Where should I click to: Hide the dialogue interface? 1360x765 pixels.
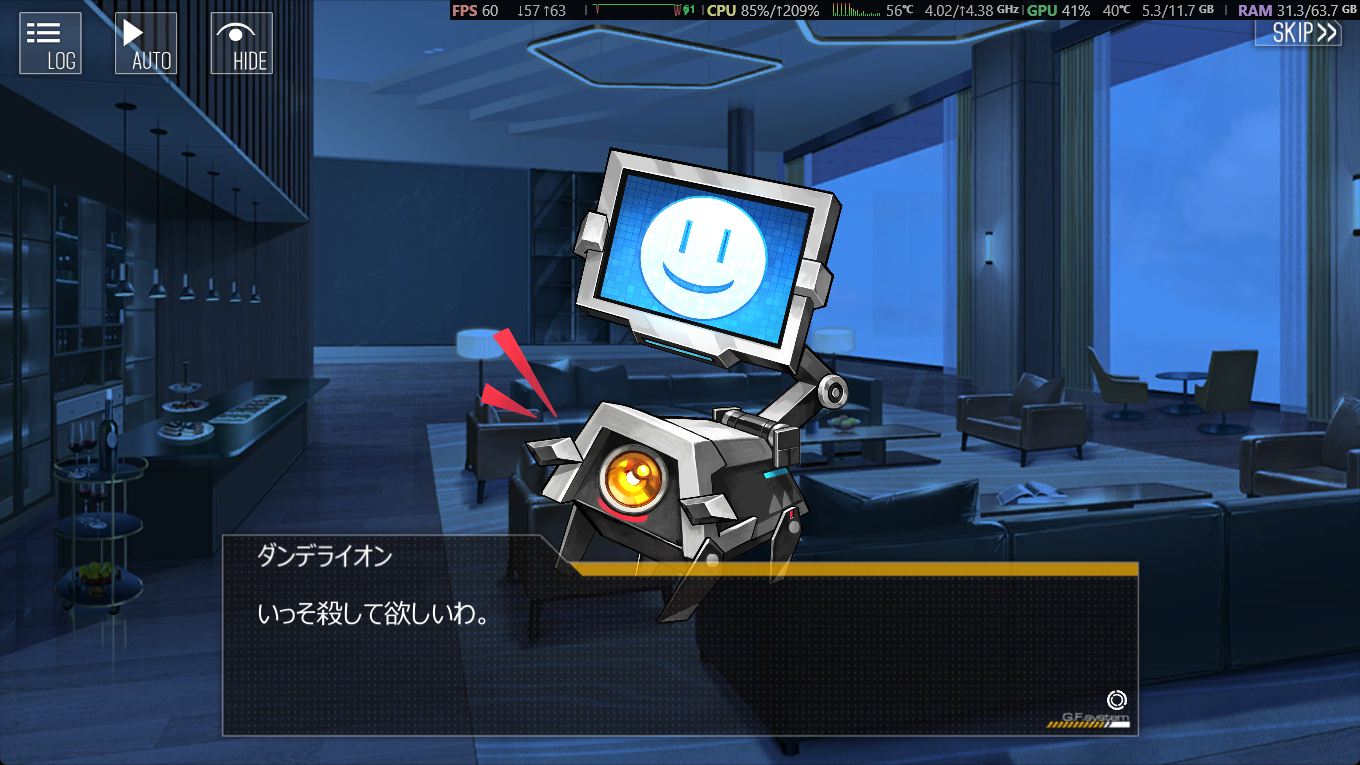241,43
